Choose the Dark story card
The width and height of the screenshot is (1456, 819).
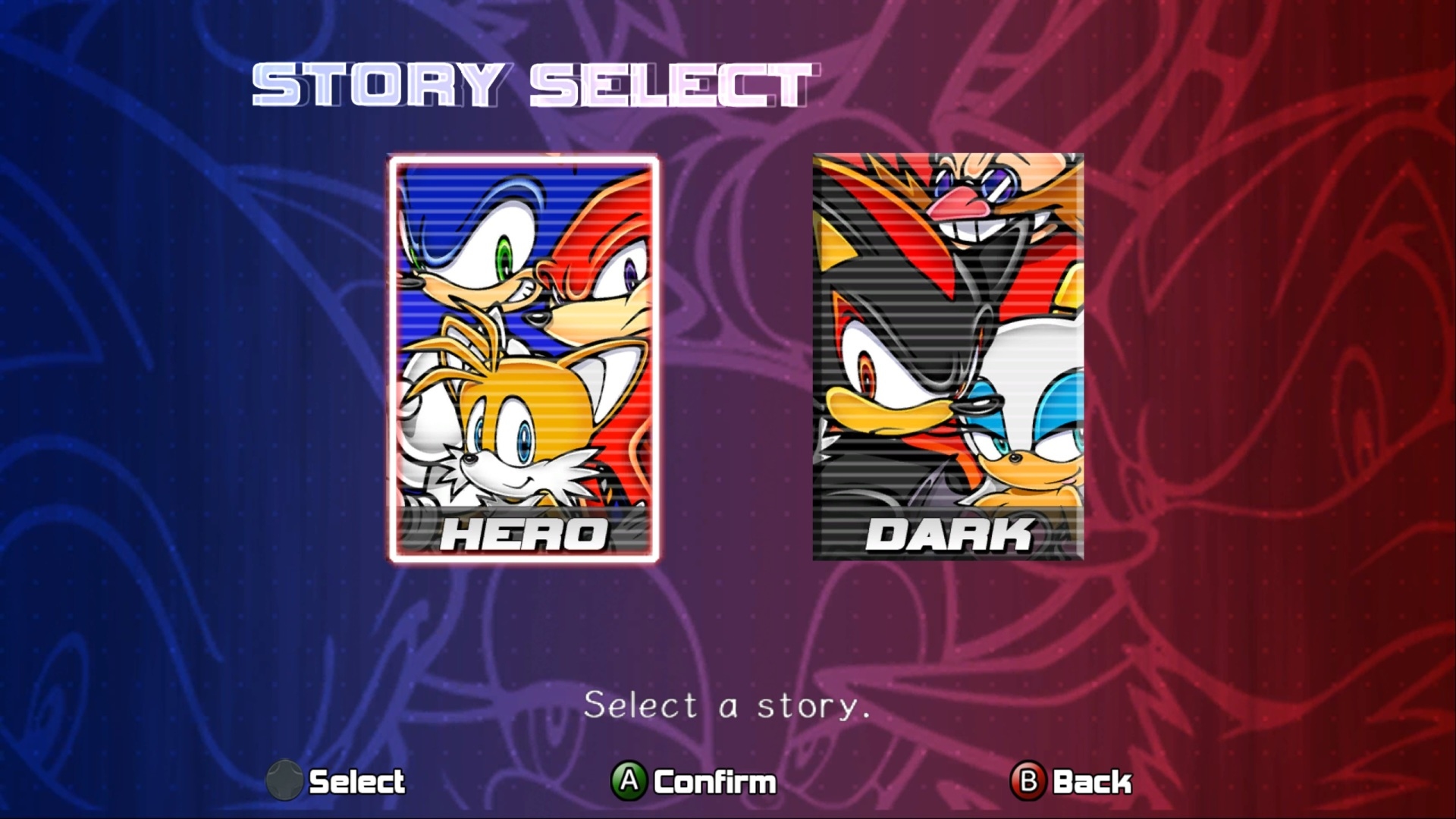[x=948, y=358]
